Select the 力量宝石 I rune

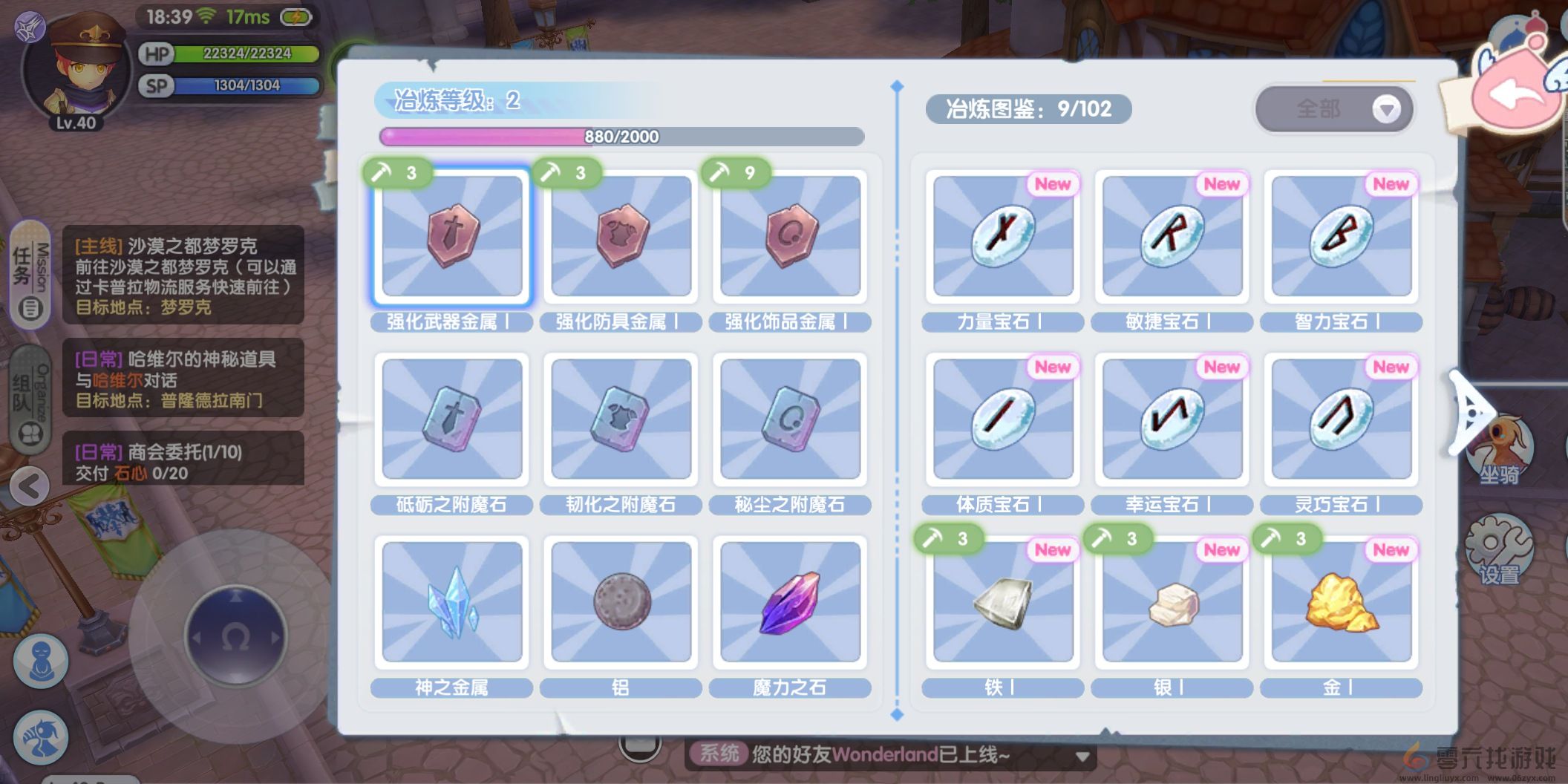click(1002, 236)
